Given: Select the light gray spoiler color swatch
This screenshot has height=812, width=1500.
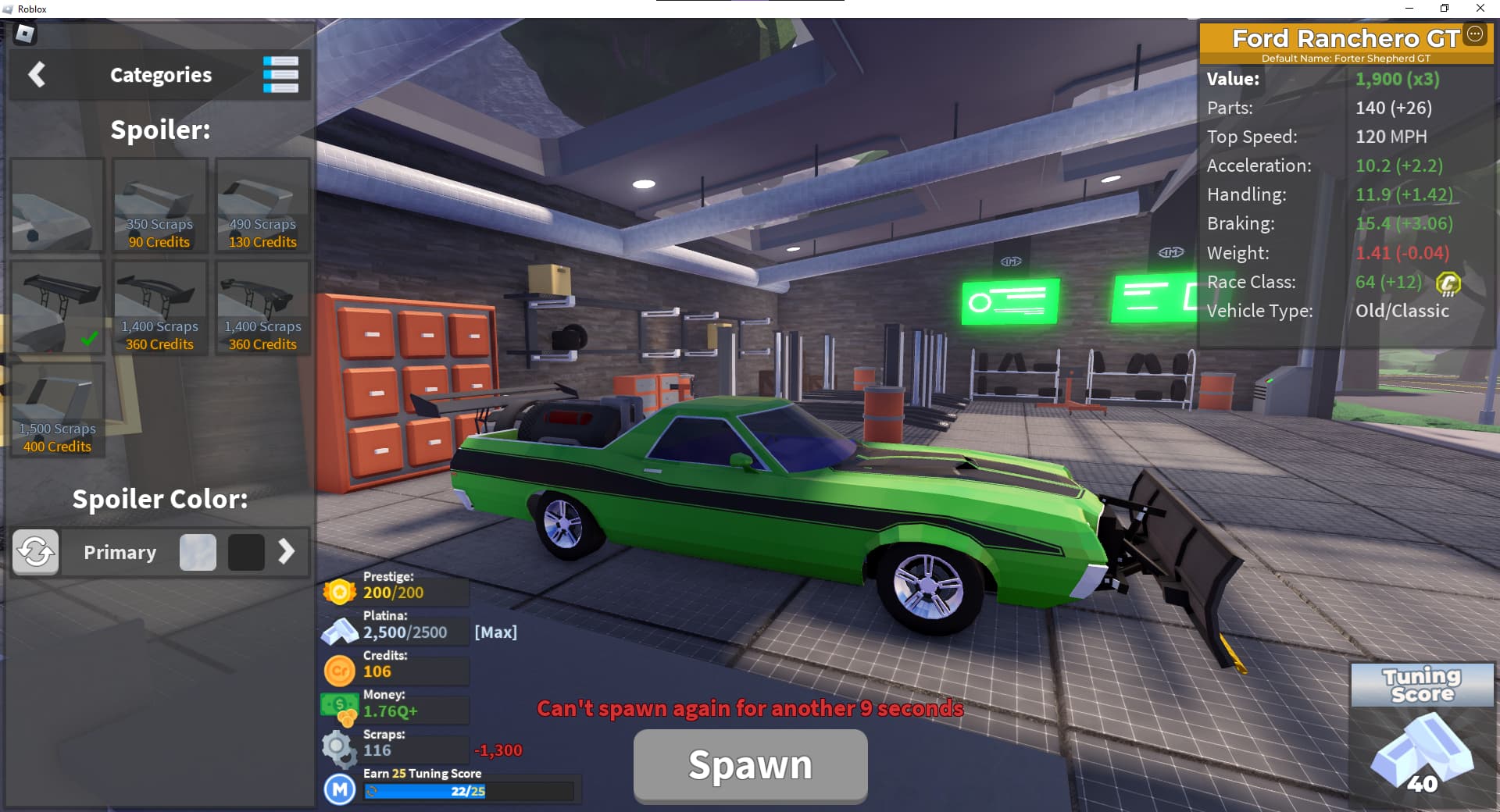Looking at the screenshot, I should pyautogui.click(x=198, y=552).
